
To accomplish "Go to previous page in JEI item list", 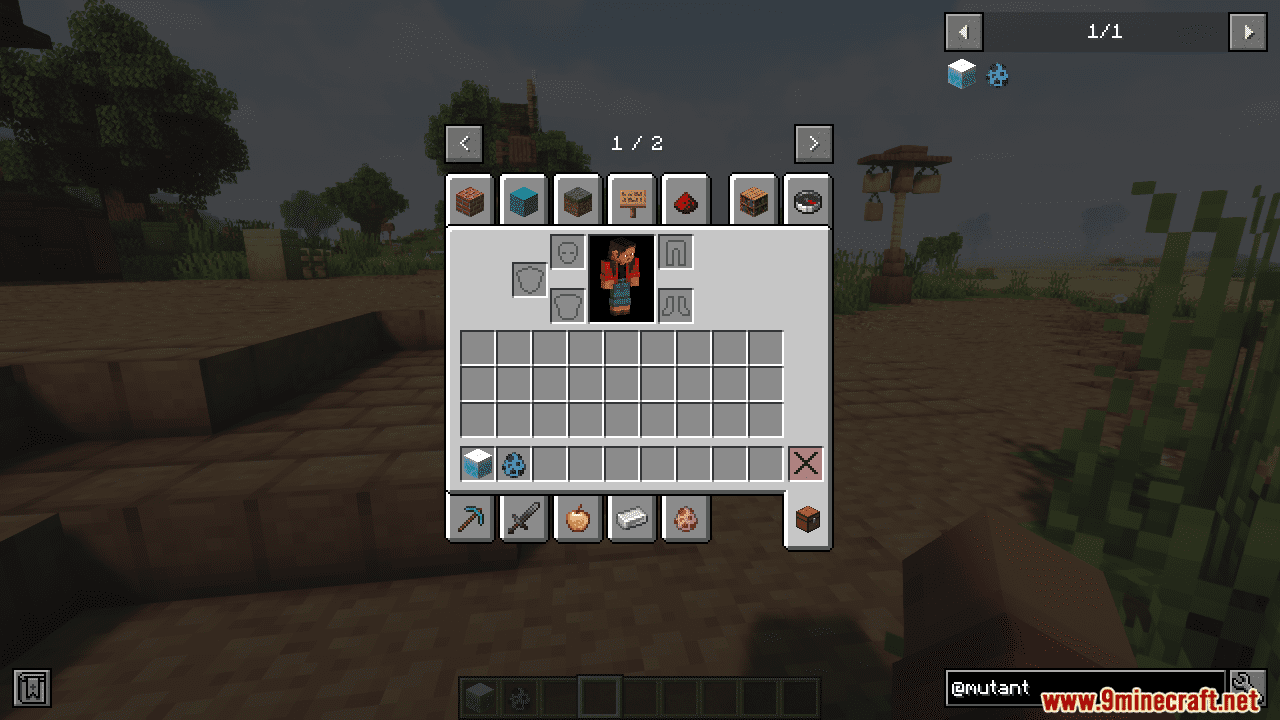I will point(963,31).
